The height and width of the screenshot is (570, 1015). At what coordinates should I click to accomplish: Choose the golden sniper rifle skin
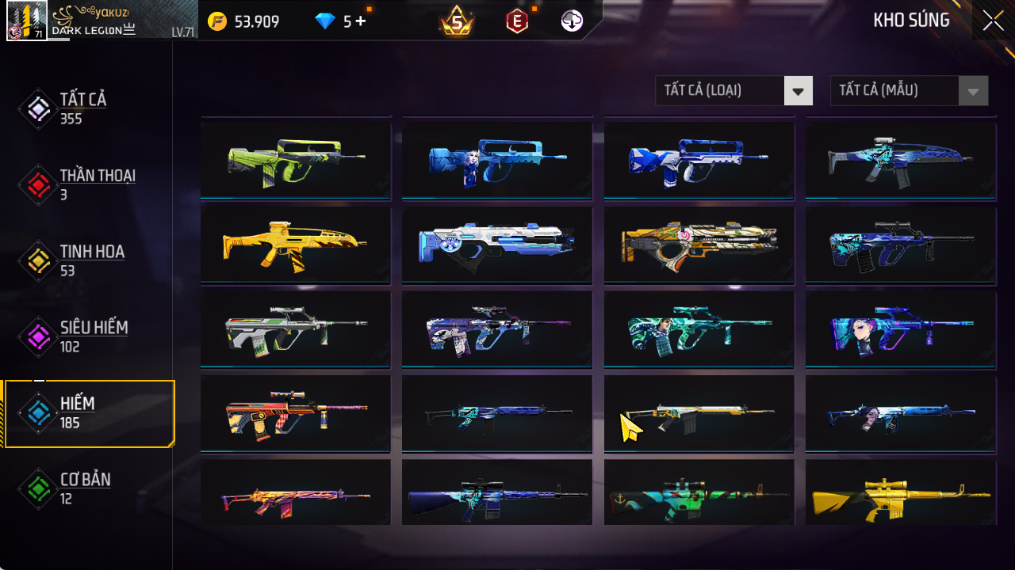point(900,495)
